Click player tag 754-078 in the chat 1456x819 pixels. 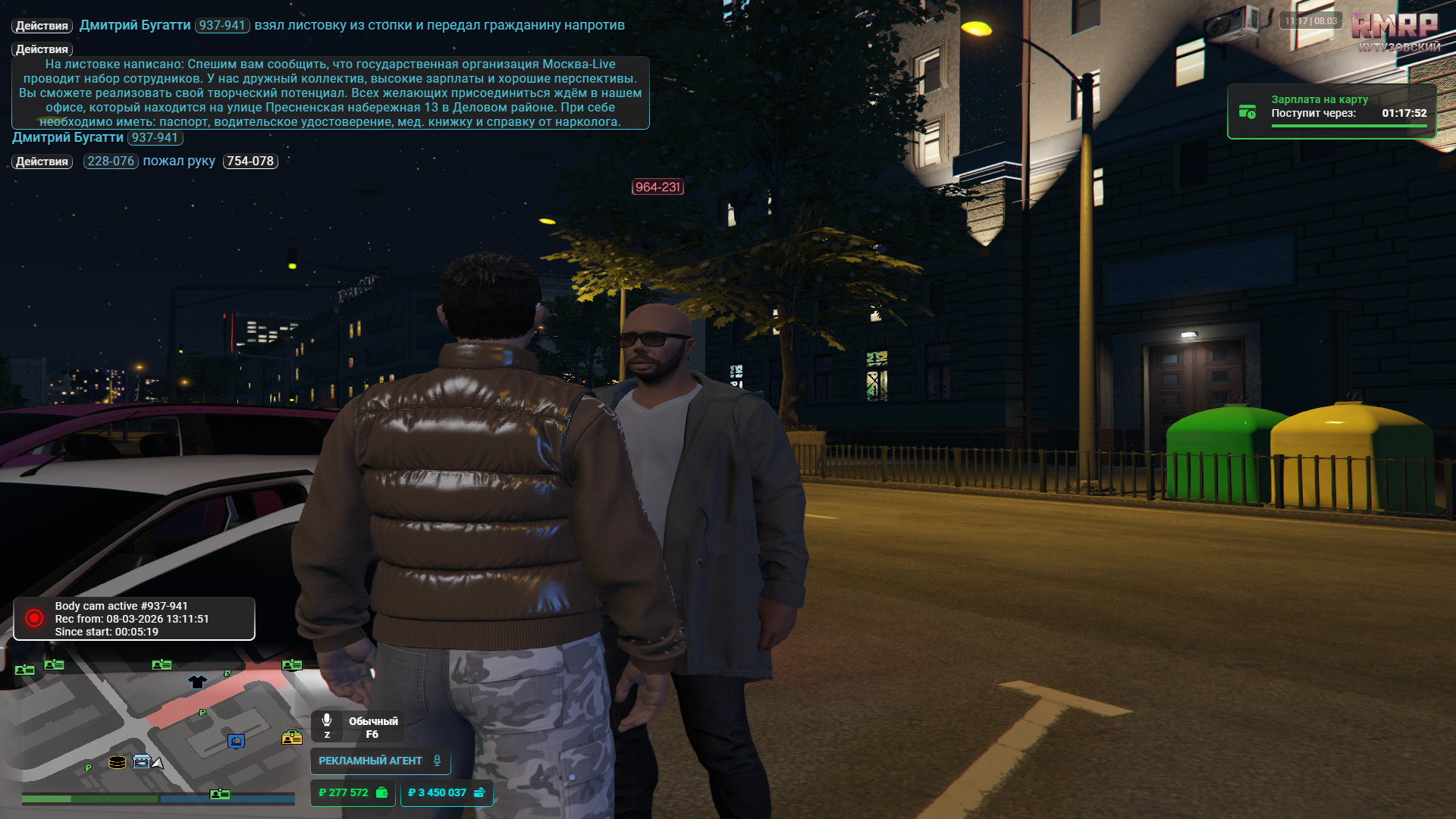tap(250, 162)
